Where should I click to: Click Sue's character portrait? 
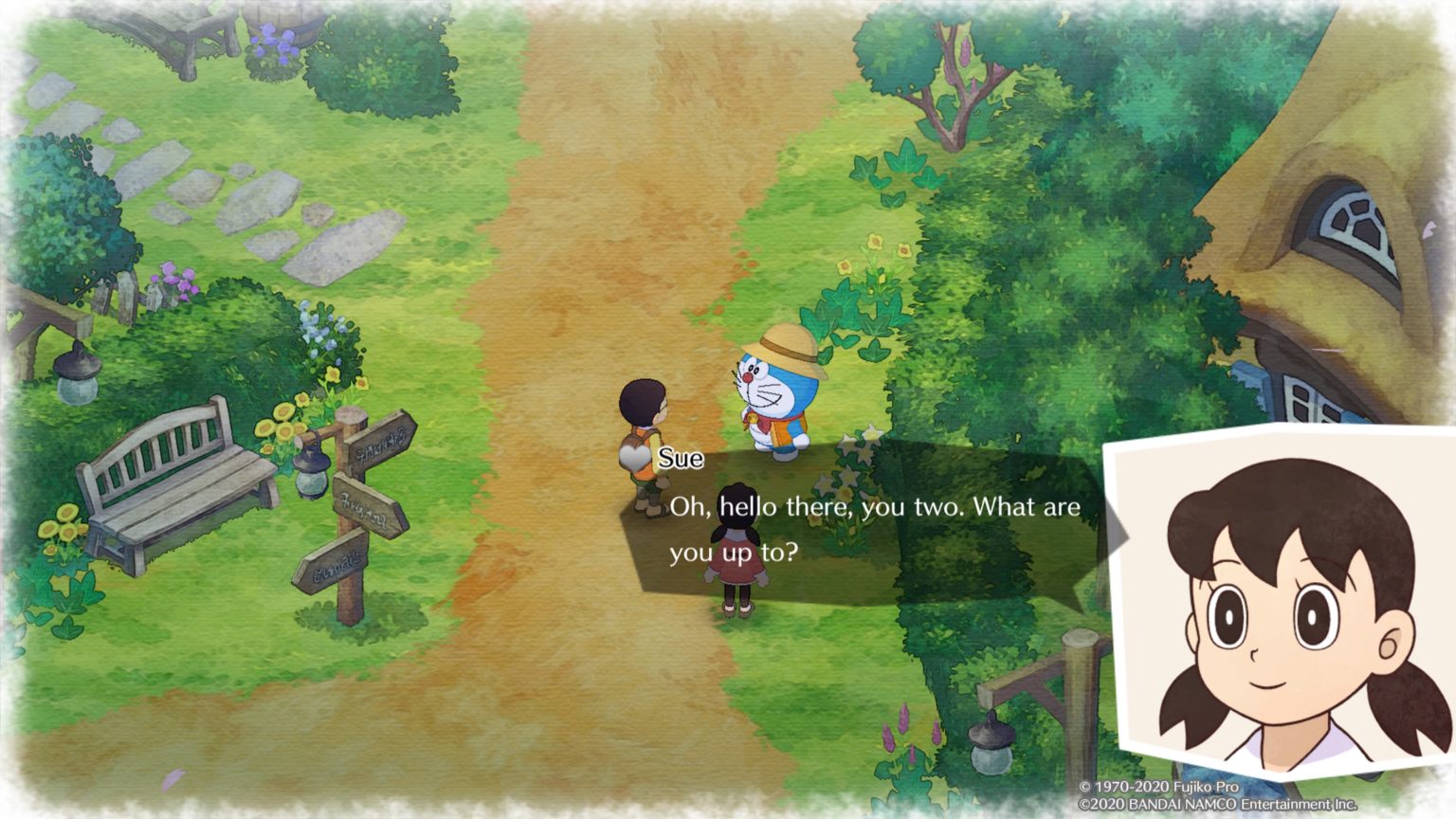click(1284, 607)
